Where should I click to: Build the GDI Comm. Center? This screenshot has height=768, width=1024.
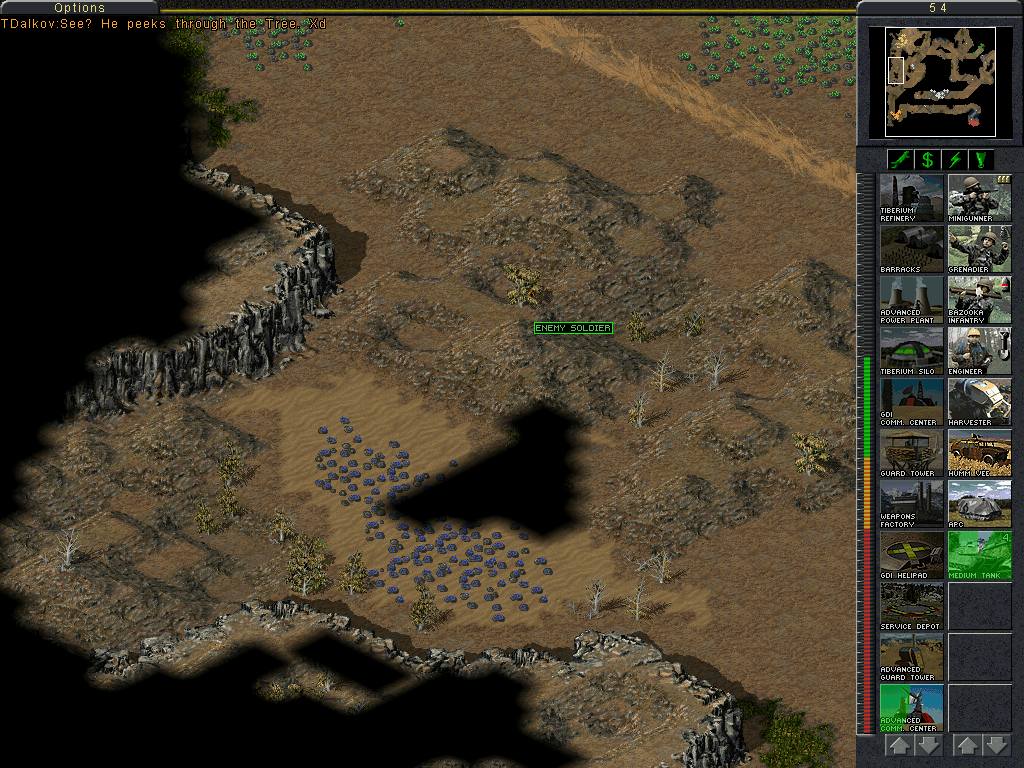[911, 402]
